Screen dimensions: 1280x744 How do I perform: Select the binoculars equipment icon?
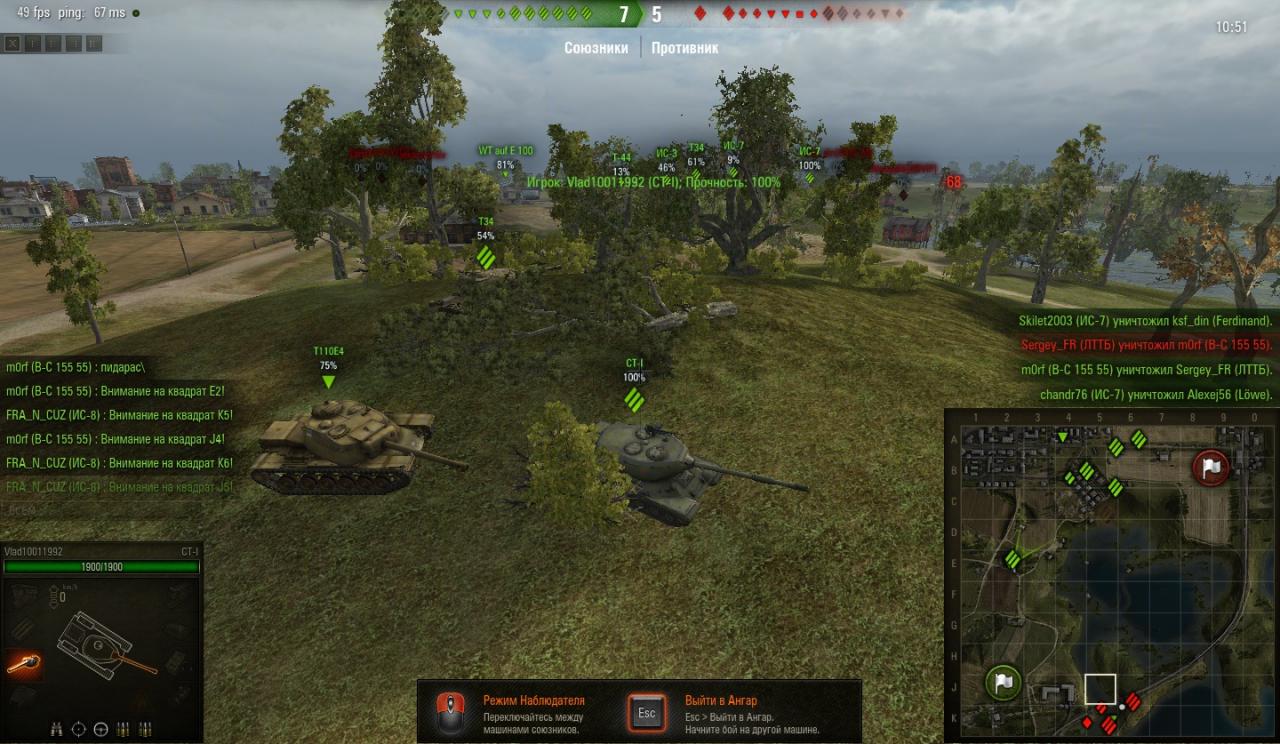56,729
